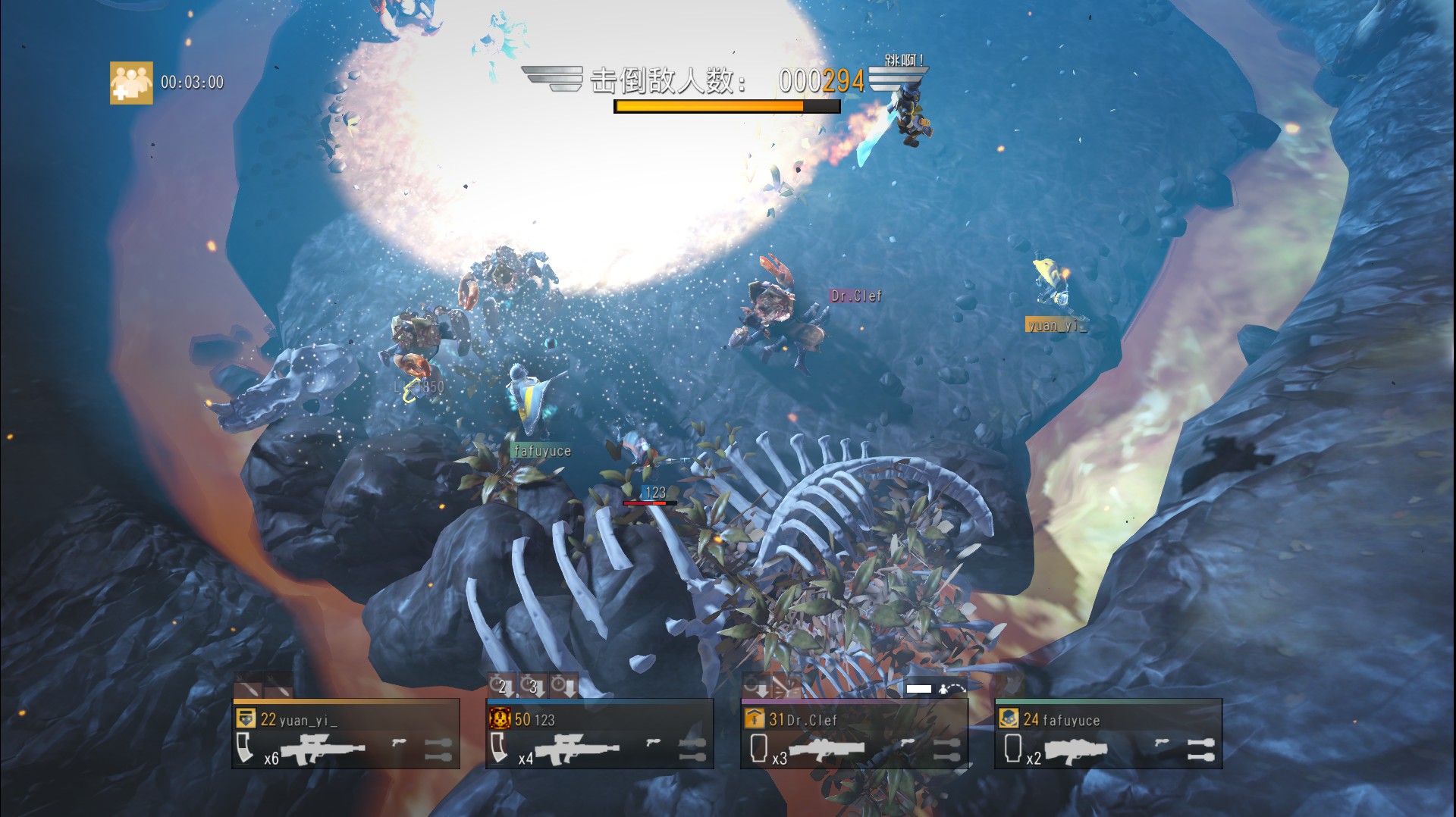Image resolution: width=1456 pixels, height=817 pixels.
Task: Click fafuyuce's nameplate above the character
Action: 541,449
